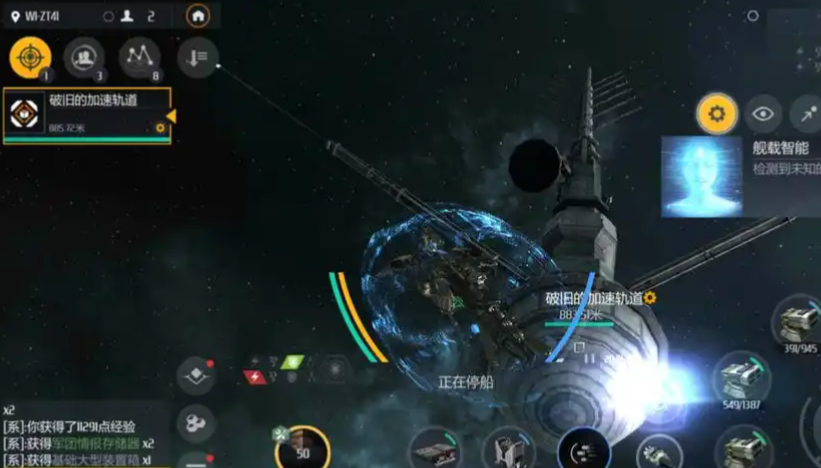This screenshot has height=468, width=821.
Task: Activate the turret module showing 549/1387
Action: [x=742, y=380]
